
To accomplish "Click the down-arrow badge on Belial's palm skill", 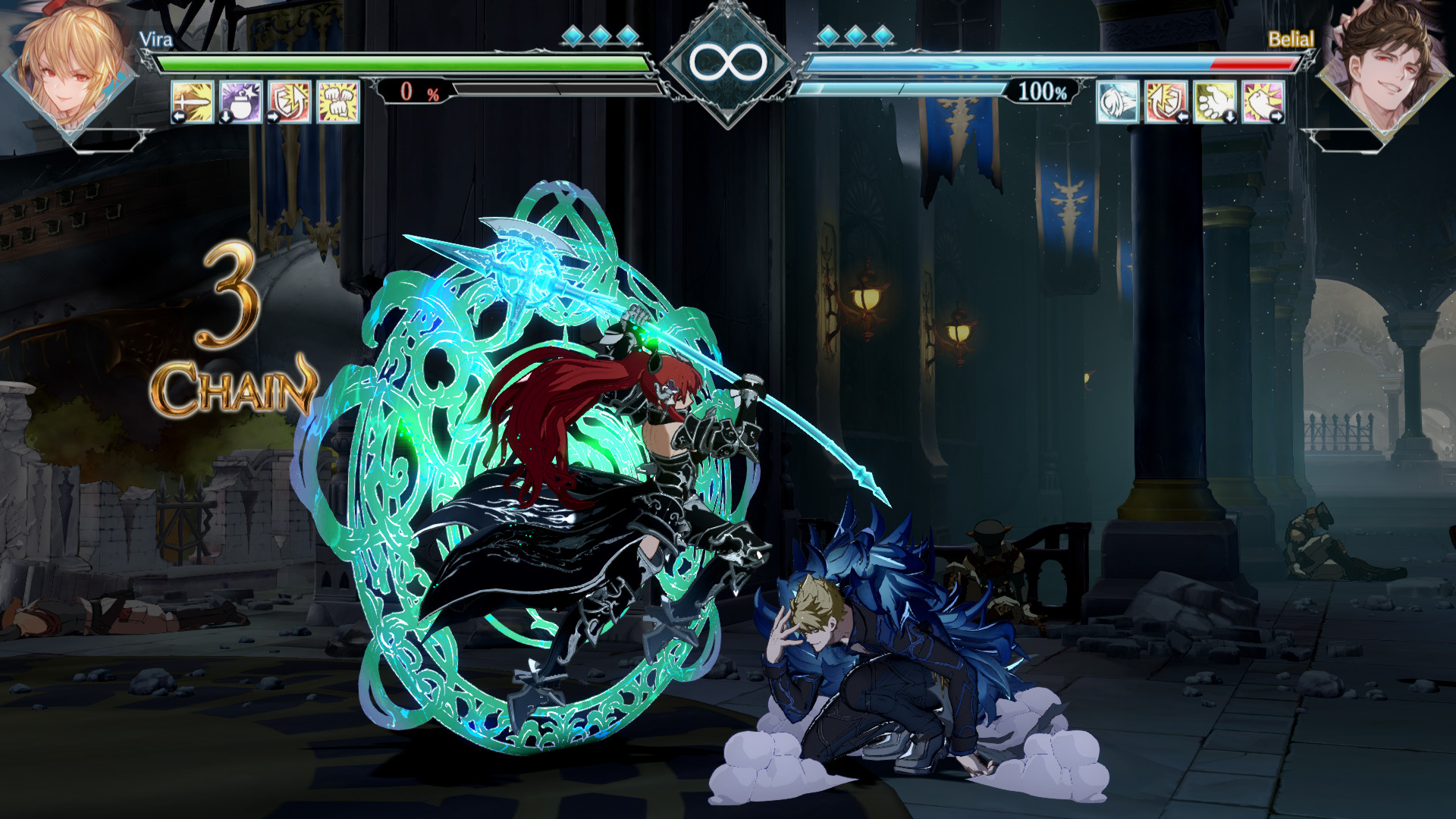I will [1230, 118].
